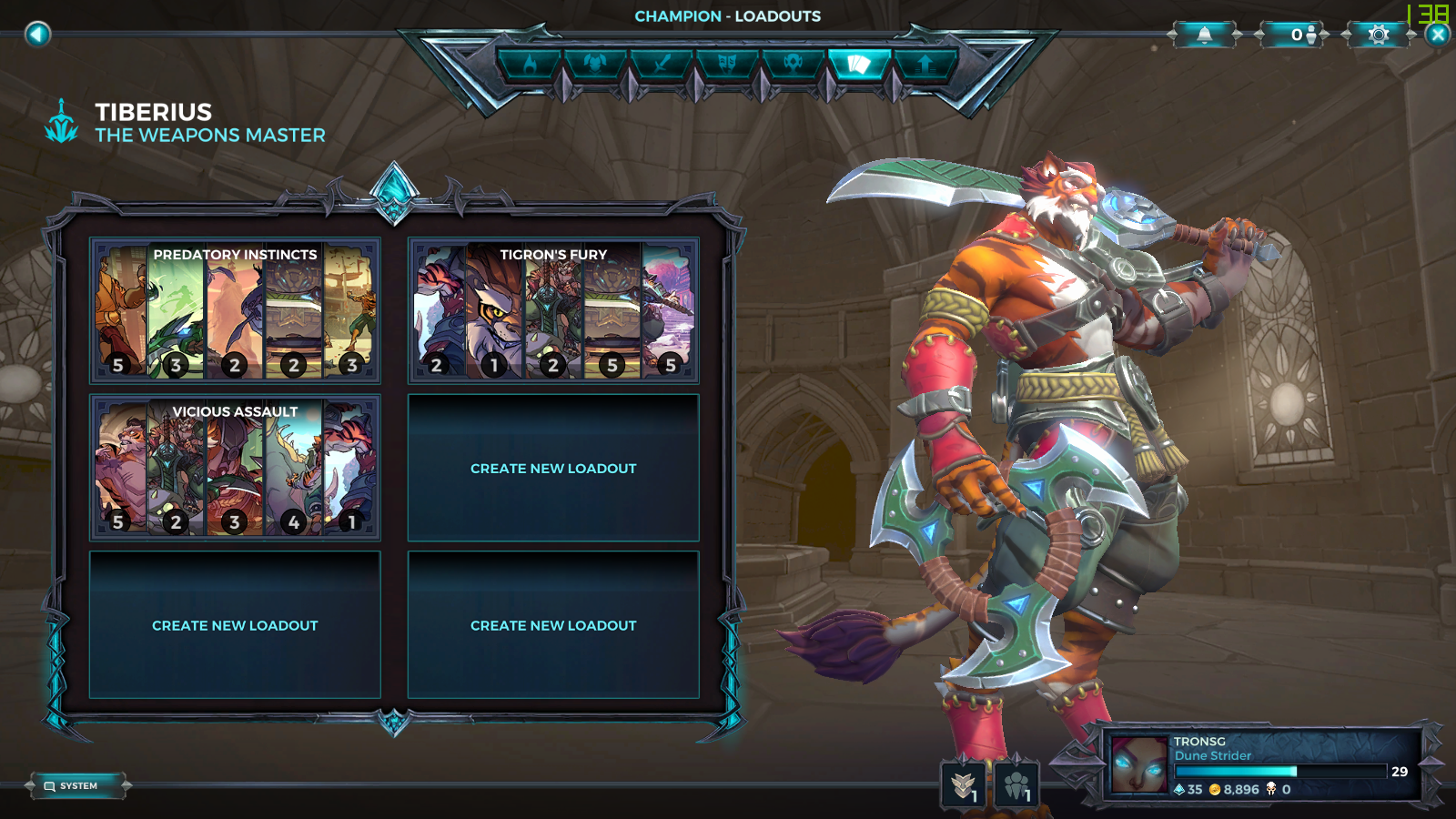Viewport: 1456px width, 819px height.
Task: Choose the Vicious Assault loadout
Action: pos(235,467)
